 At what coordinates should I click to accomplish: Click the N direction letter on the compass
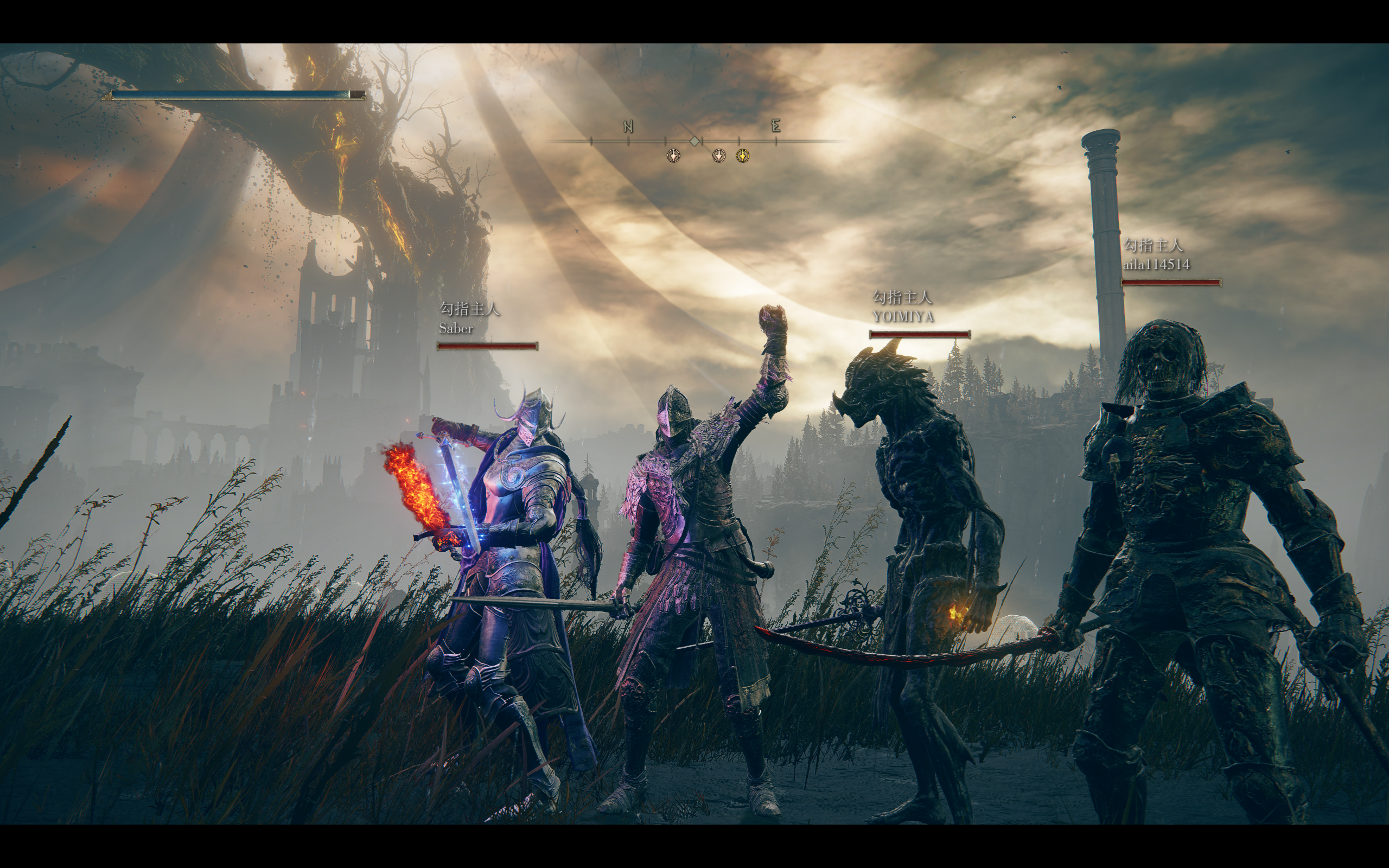point(628,127)
